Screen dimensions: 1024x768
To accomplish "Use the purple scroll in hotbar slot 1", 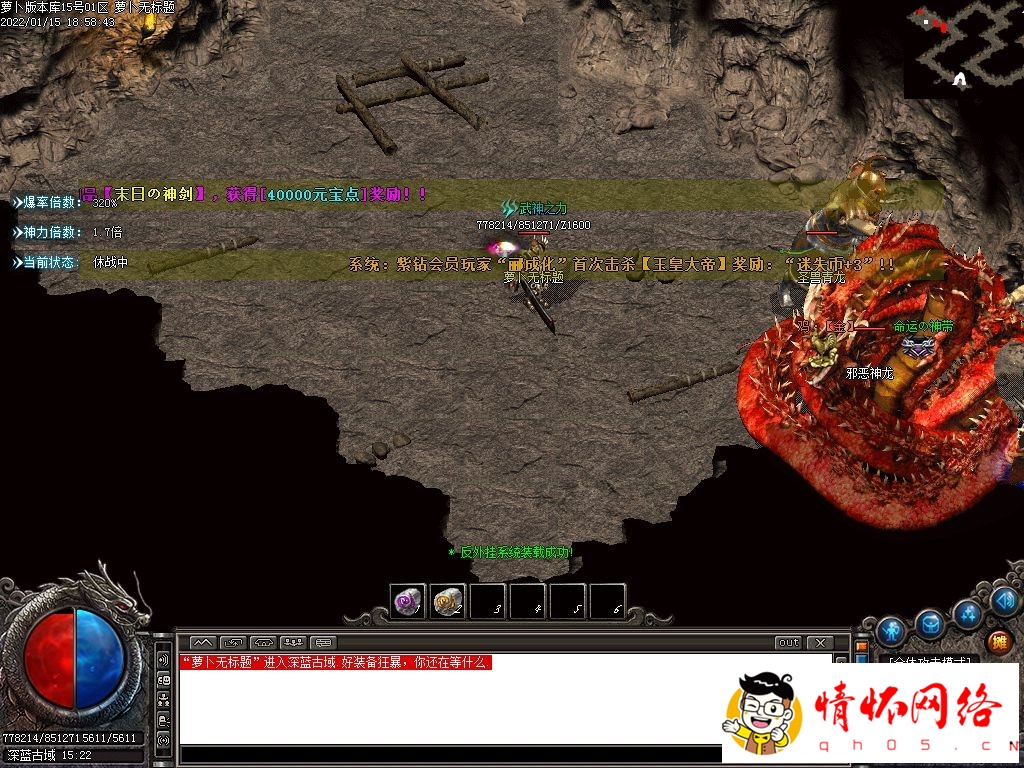I will click(x=407, y=601).
